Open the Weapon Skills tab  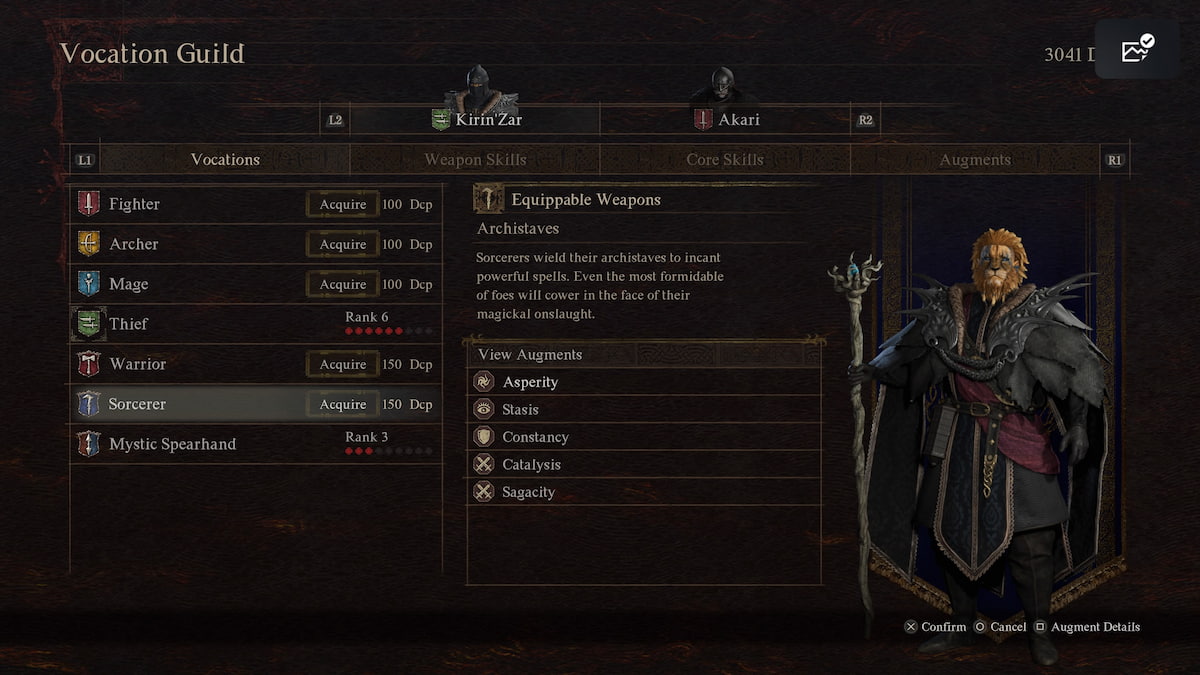[475, 160]
